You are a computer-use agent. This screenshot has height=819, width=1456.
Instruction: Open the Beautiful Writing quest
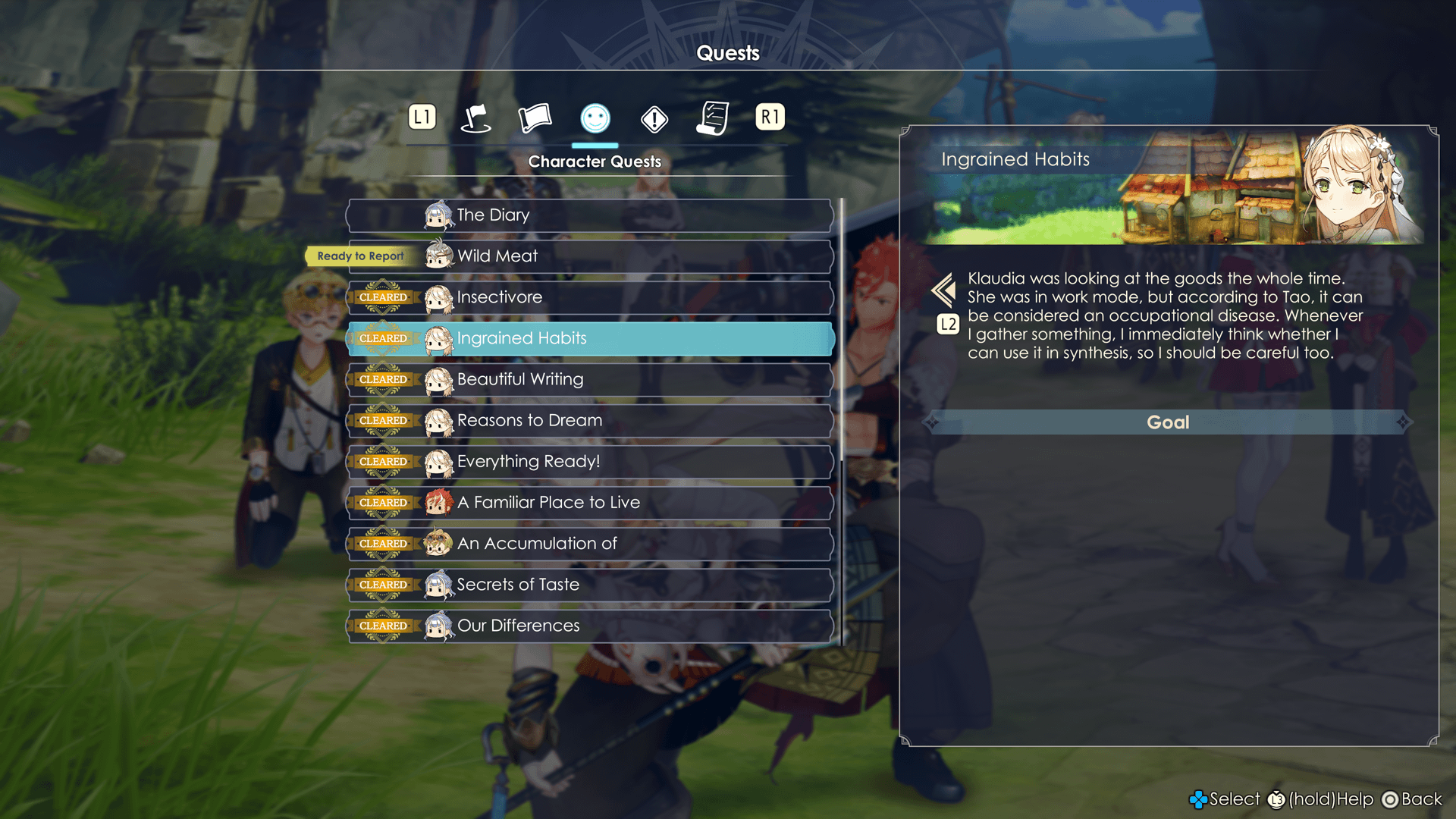(590, 379)
